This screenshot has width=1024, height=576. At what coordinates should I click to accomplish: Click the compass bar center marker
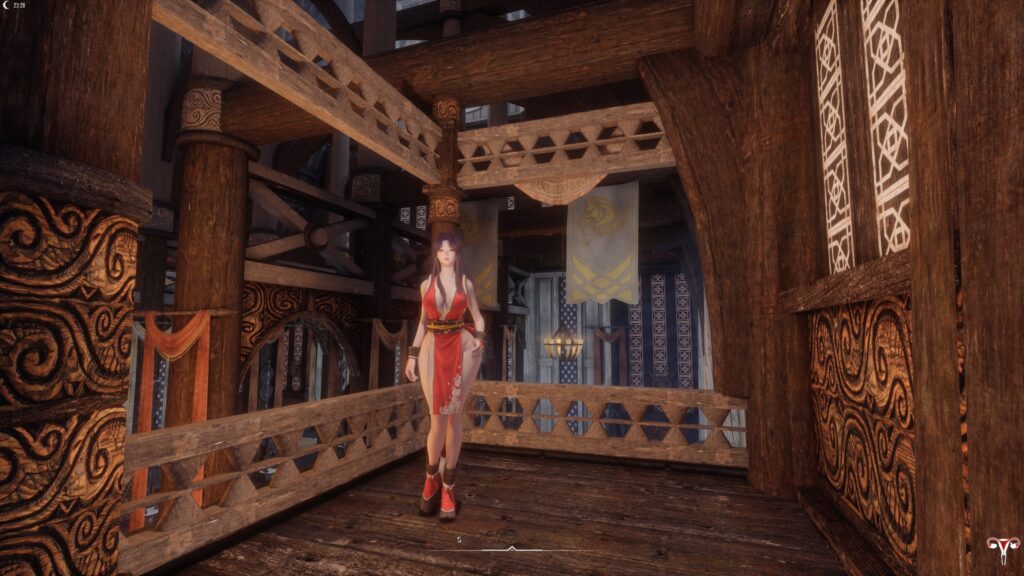click(x=512, y=548)
